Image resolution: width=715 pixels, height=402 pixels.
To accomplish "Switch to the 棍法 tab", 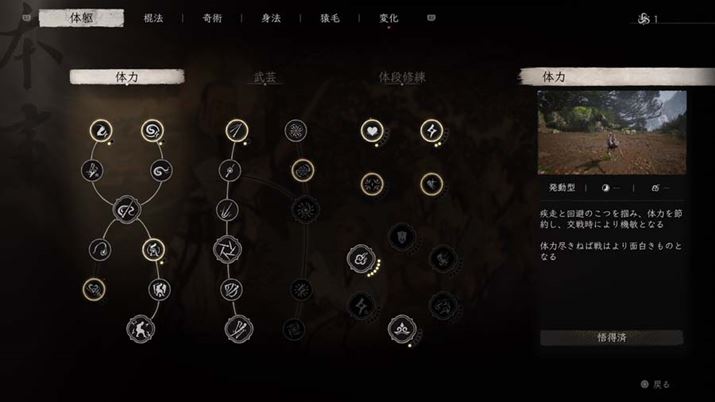I will point(153,18).
